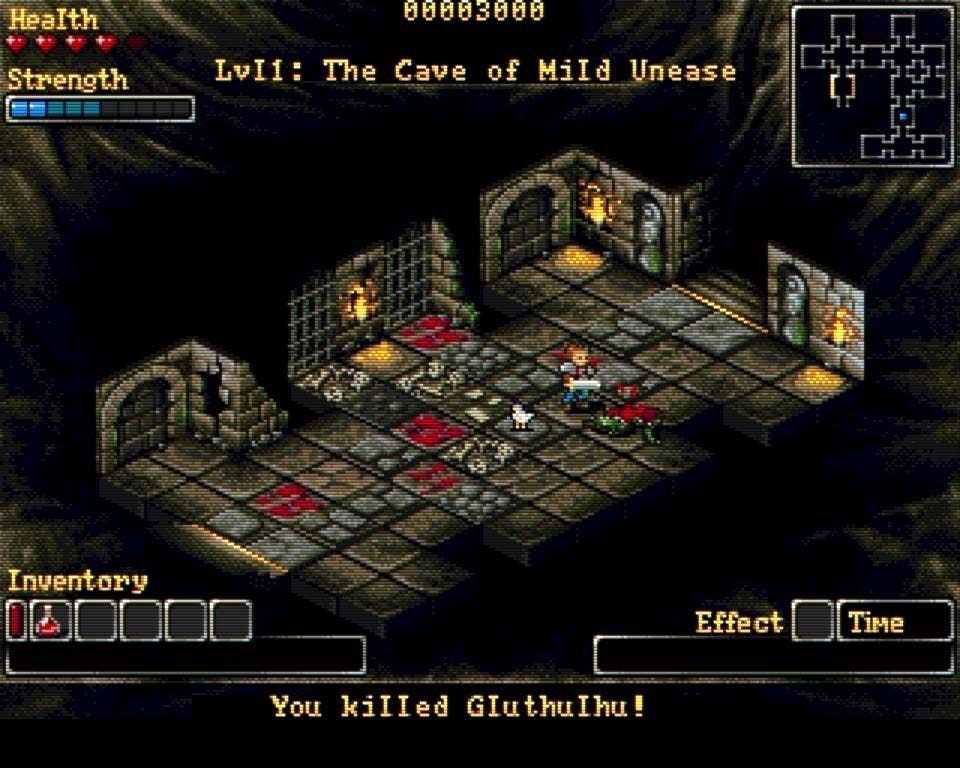Click the empty Effect slot
Viewport: 960px width, 768px height.
click(x=813, y=621)
